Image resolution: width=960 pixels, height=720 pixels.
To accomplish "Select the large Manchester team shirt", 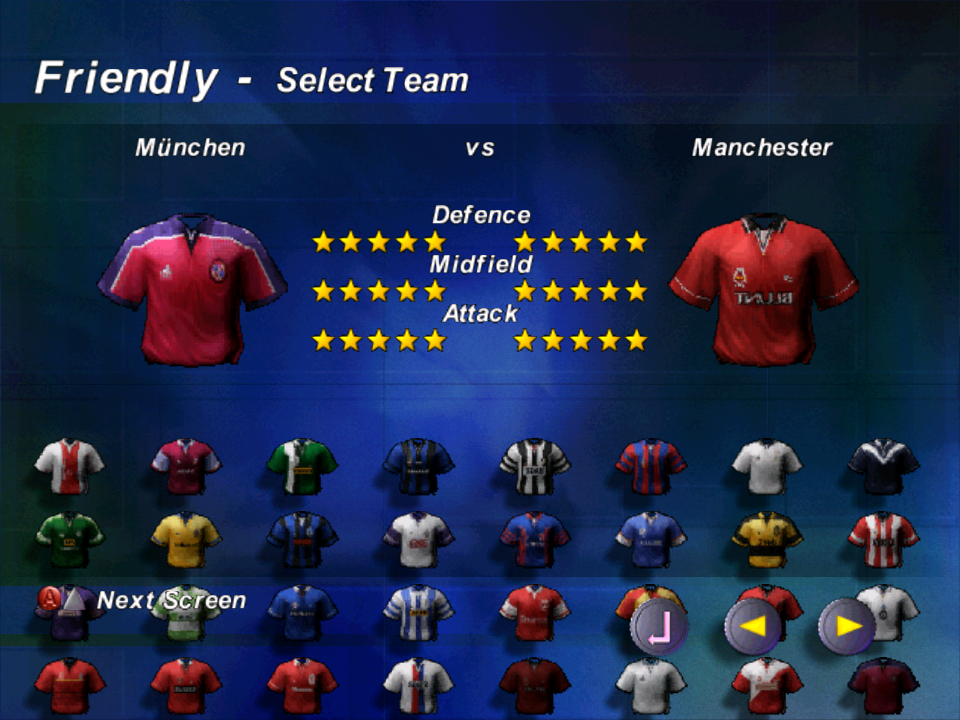I will pyautogui.click(x=764, y=289).
